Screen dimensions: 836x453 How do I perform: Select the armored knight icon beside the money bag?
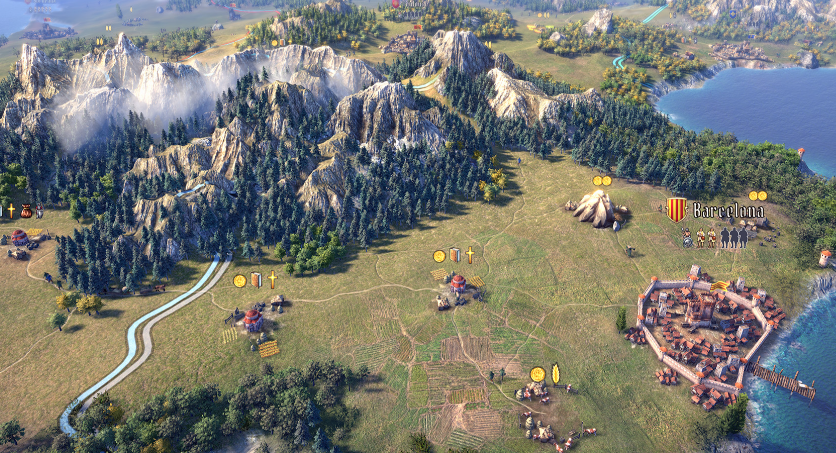38,211
